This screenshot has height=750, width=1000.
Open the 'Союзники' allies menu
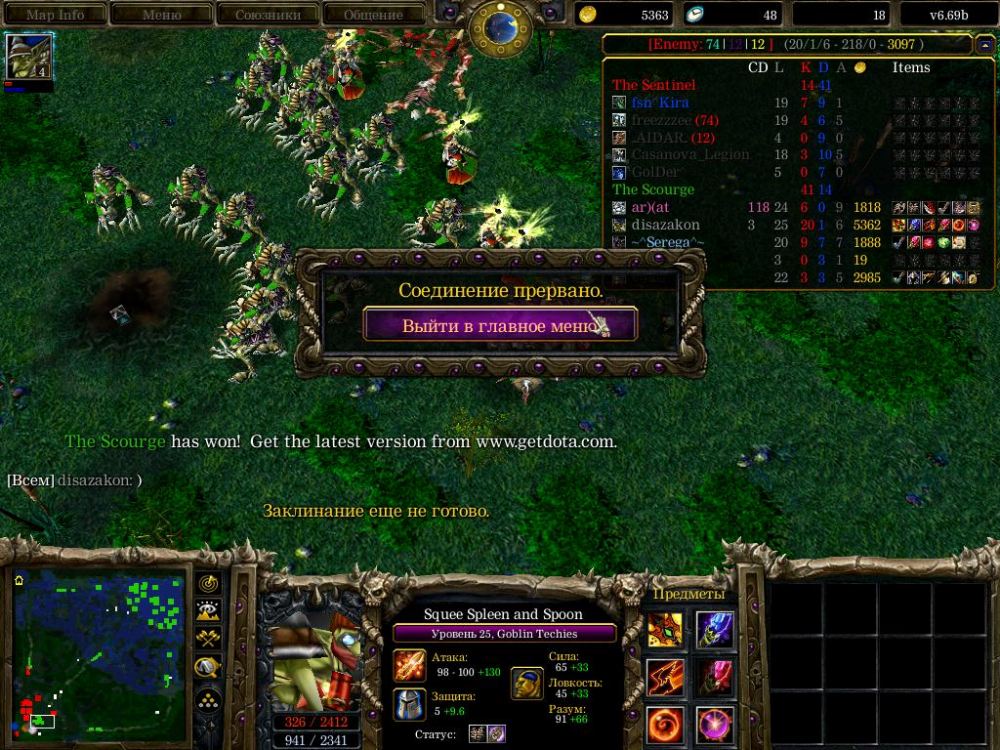268,15
